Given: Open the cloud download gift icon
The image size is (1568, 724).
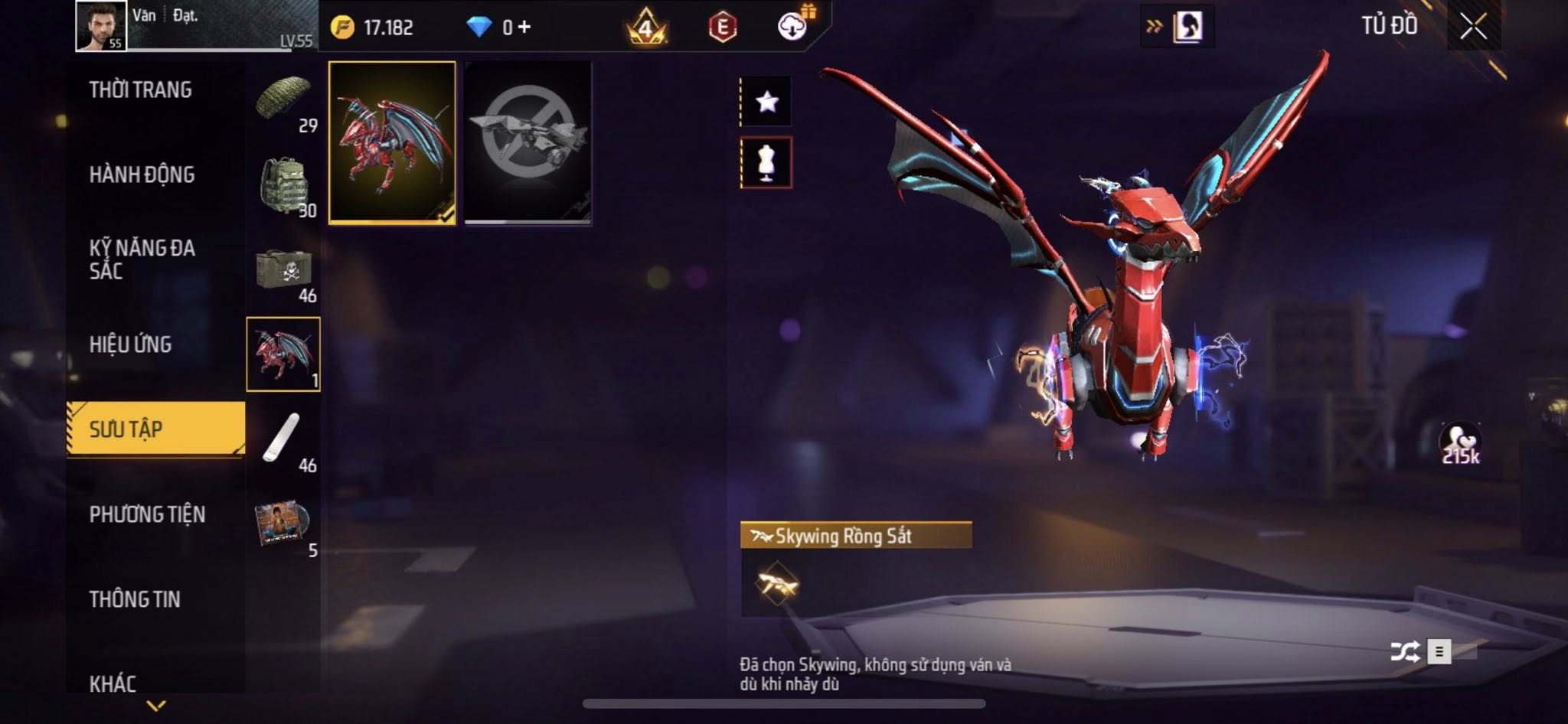Looking at the screenshot, I should tap(793, 27).
